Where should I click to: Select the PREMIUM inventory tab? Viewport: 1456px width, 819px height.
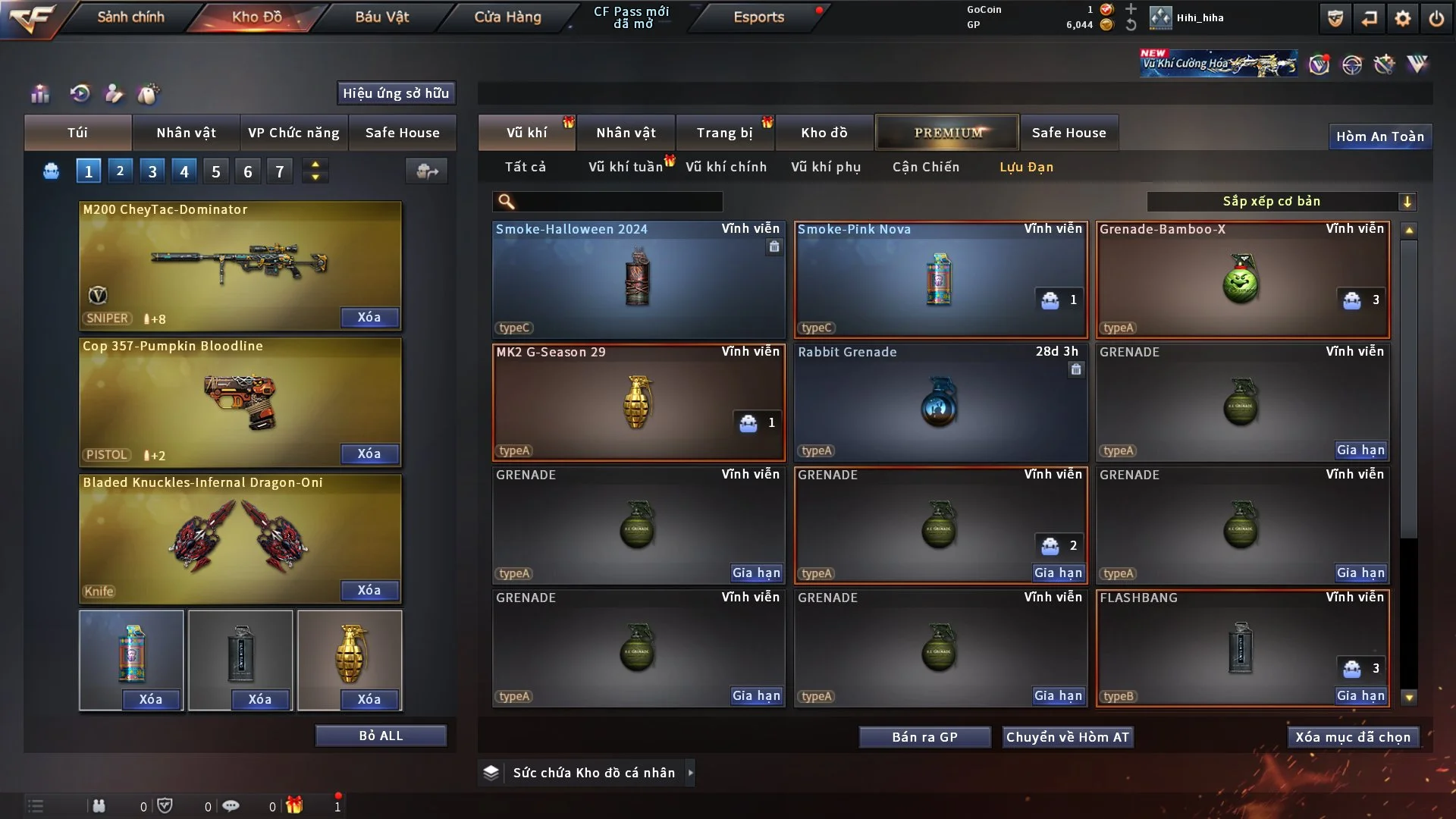click(x=947, y=133)
